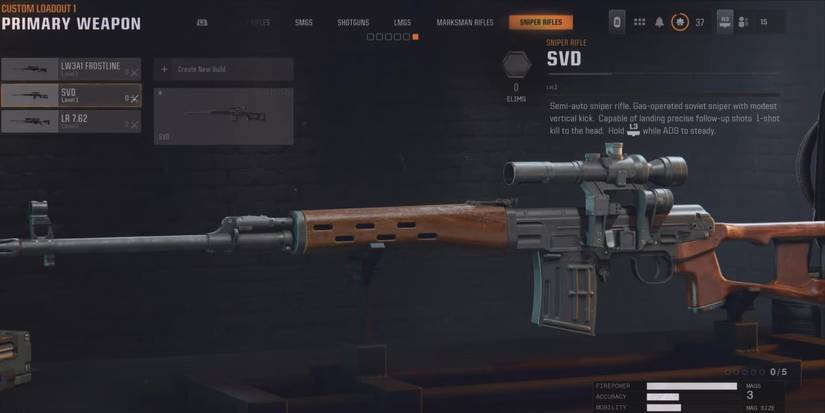Open the friends party icon
Screen dimensions: 825x413
coord(744,22)
